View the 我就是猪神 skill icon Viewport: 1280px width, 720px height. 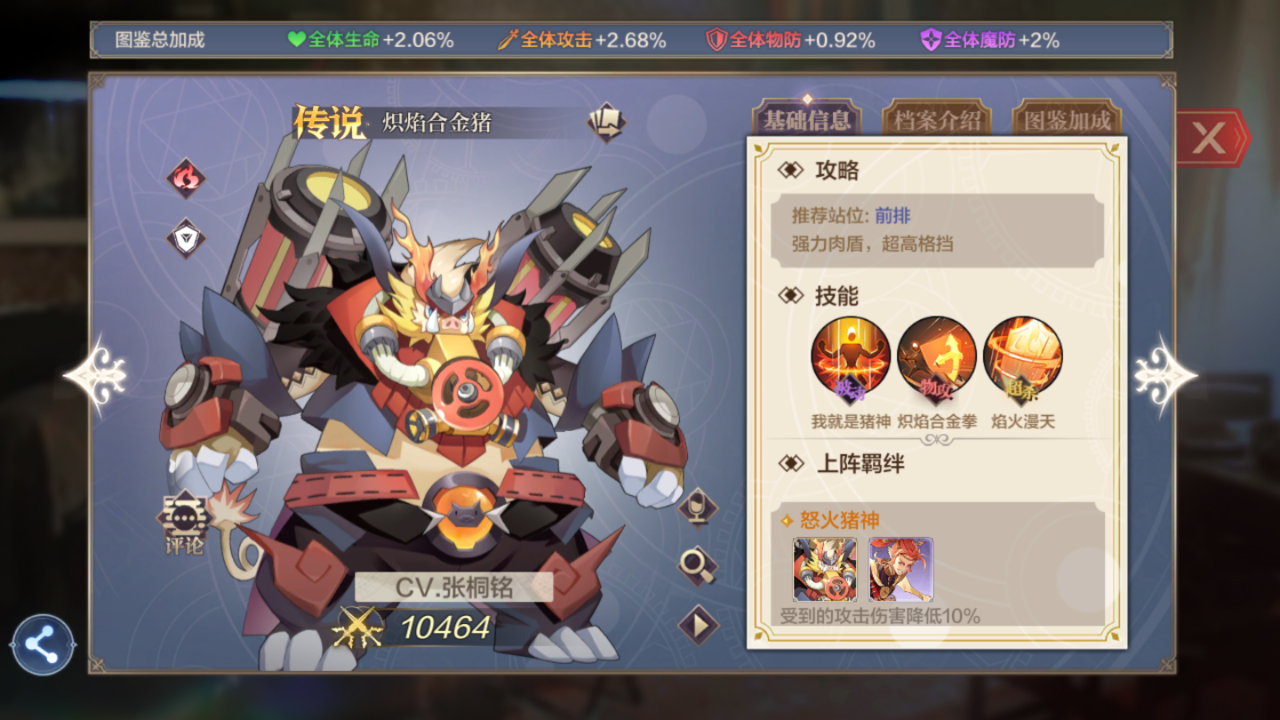850,357
